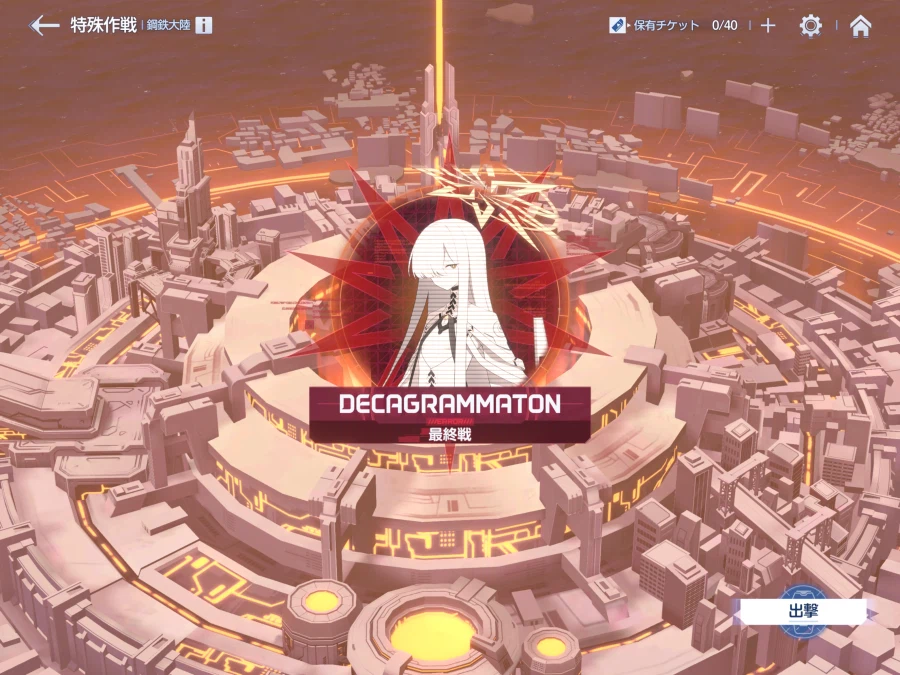Add tickets with the plus button

tap(768, 26)
